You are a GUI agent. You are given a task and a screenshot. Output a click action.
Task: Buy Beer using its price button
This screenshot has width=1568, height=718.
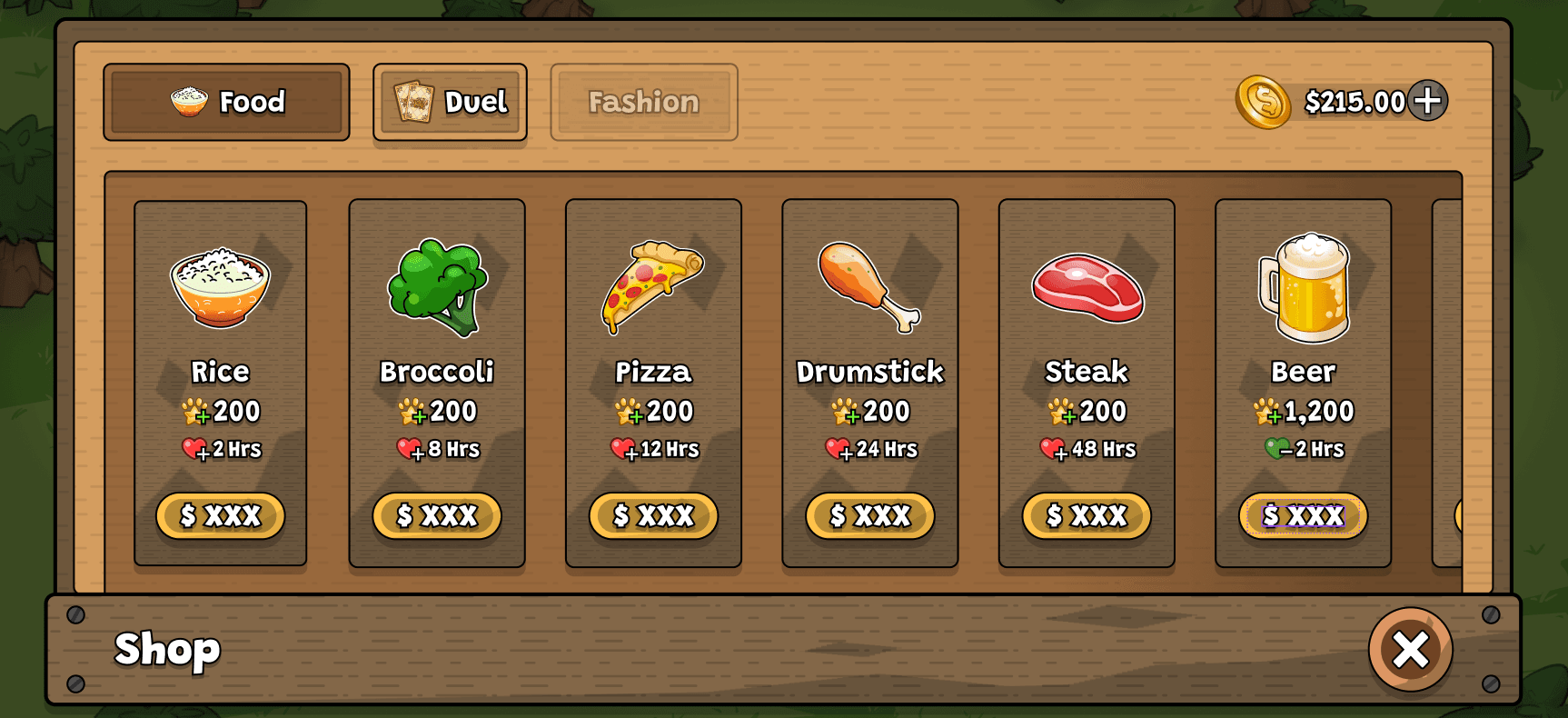[1303, 516]
